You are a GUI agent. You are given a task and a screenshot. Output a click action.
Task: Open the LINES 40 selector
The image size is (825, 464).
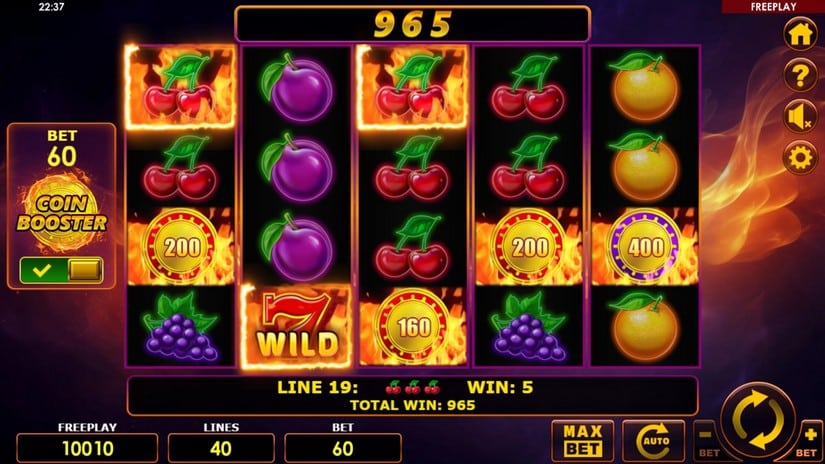[x=221, y=447]
